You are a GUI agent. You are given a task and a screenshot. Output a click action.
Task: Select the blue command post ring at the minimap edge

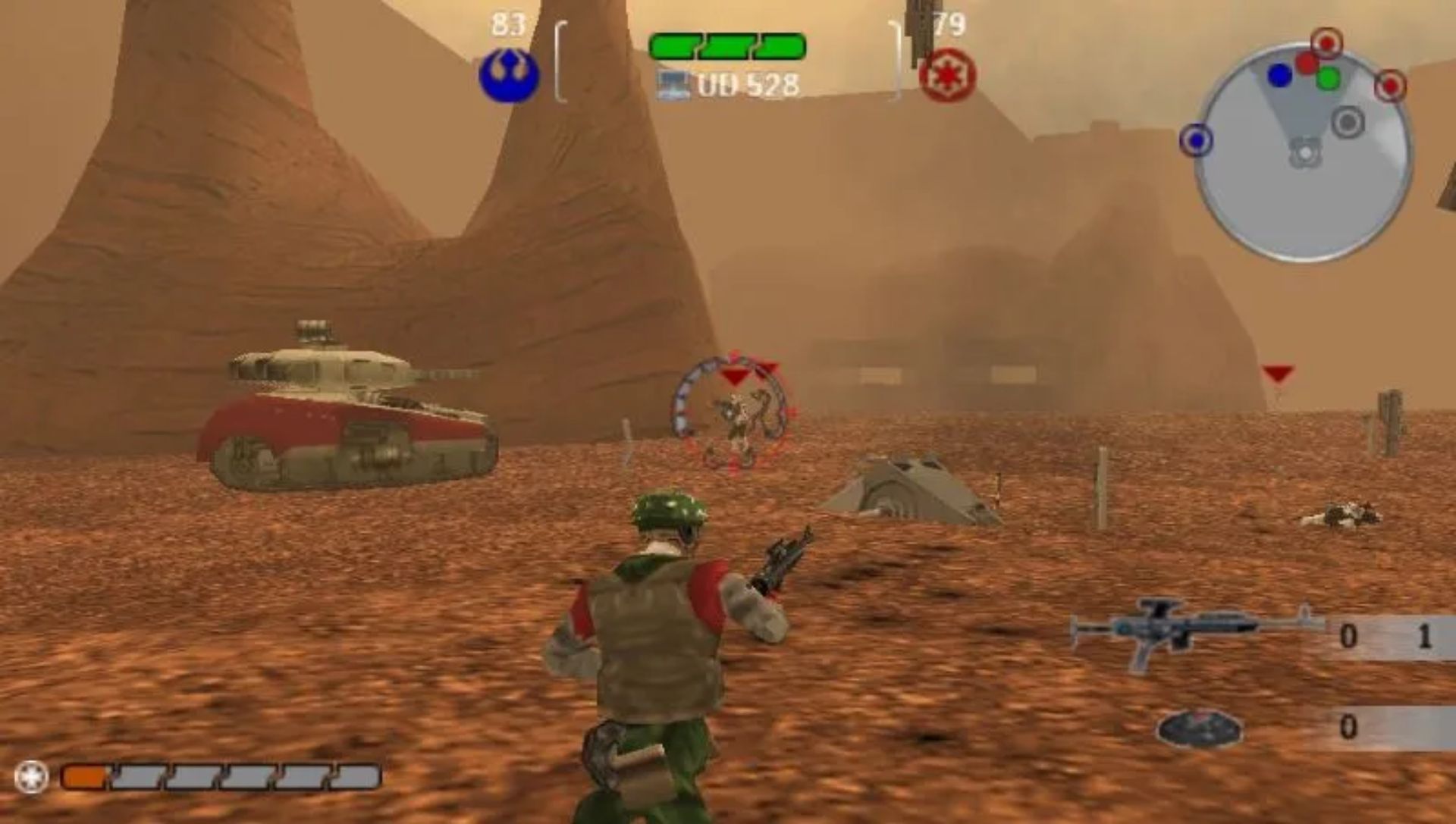pyautogui.click(x=1196, y=140)
